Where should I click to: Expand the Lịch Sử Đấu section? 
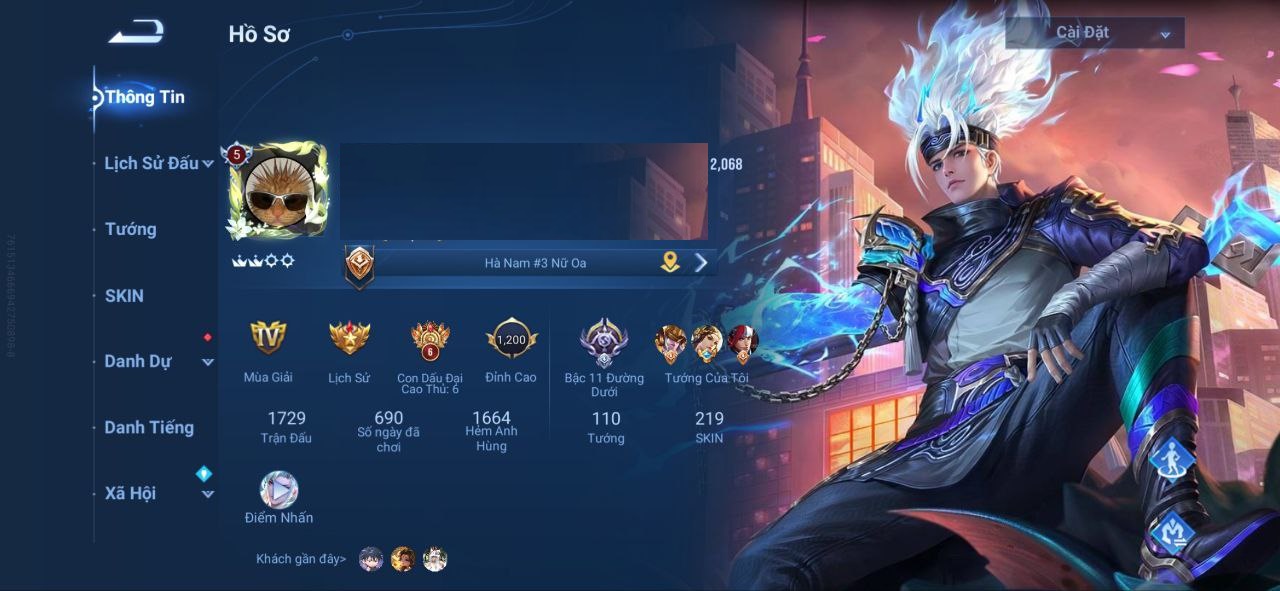158,163
